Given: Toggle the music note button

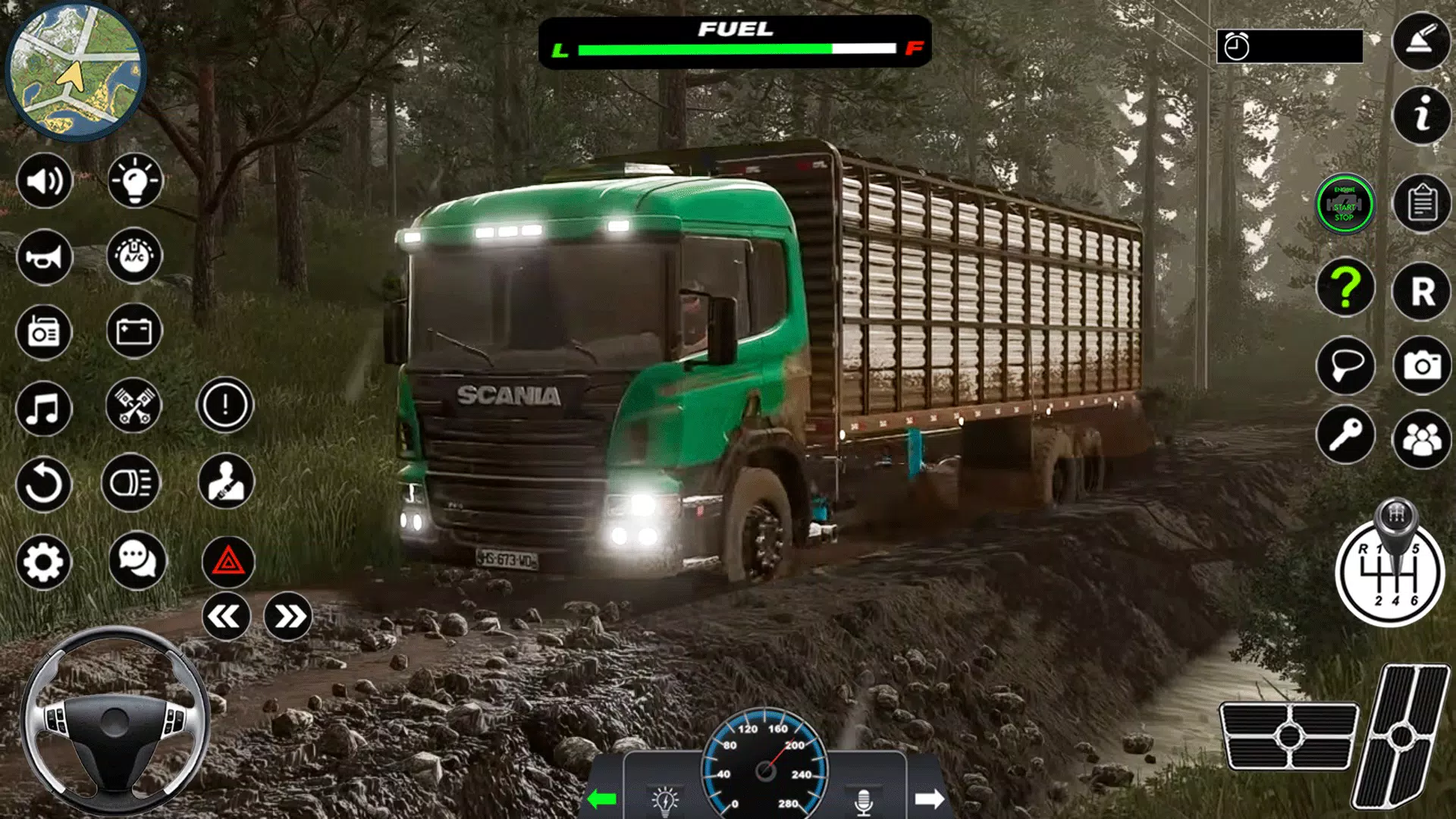Looking at the screenshot, I should coord(43,409).
